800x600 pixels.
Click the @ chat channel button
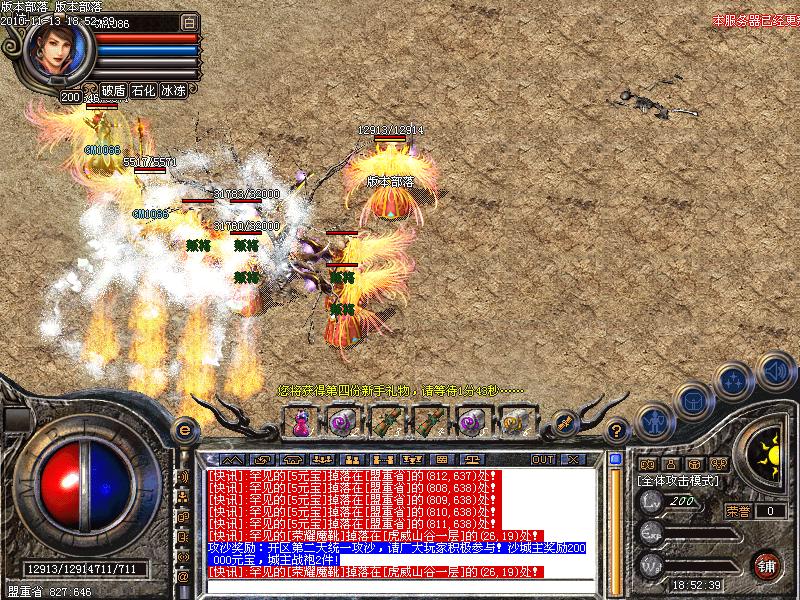(x=183, y=576)
